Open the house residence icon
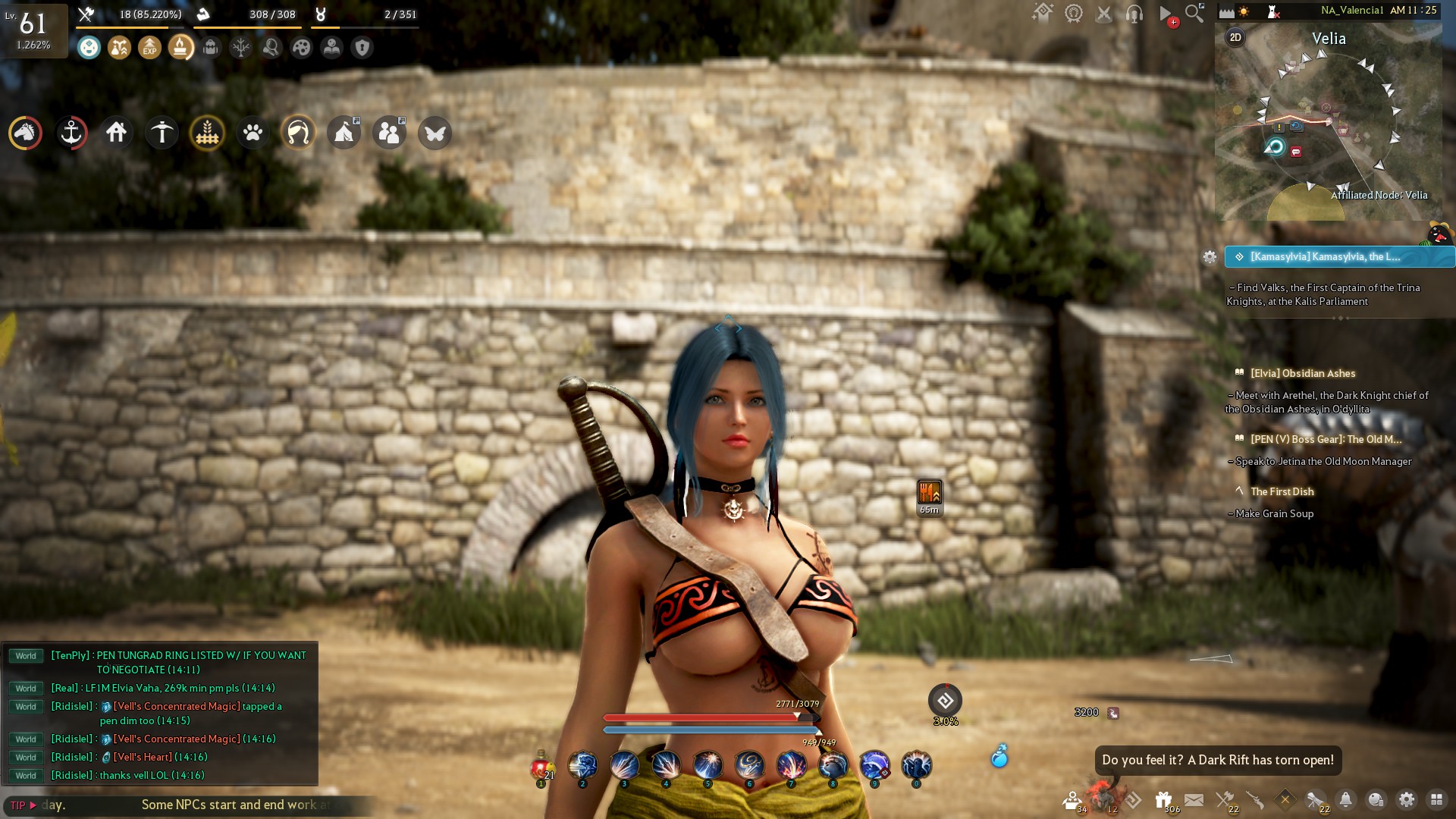 [x=116, y=133]
